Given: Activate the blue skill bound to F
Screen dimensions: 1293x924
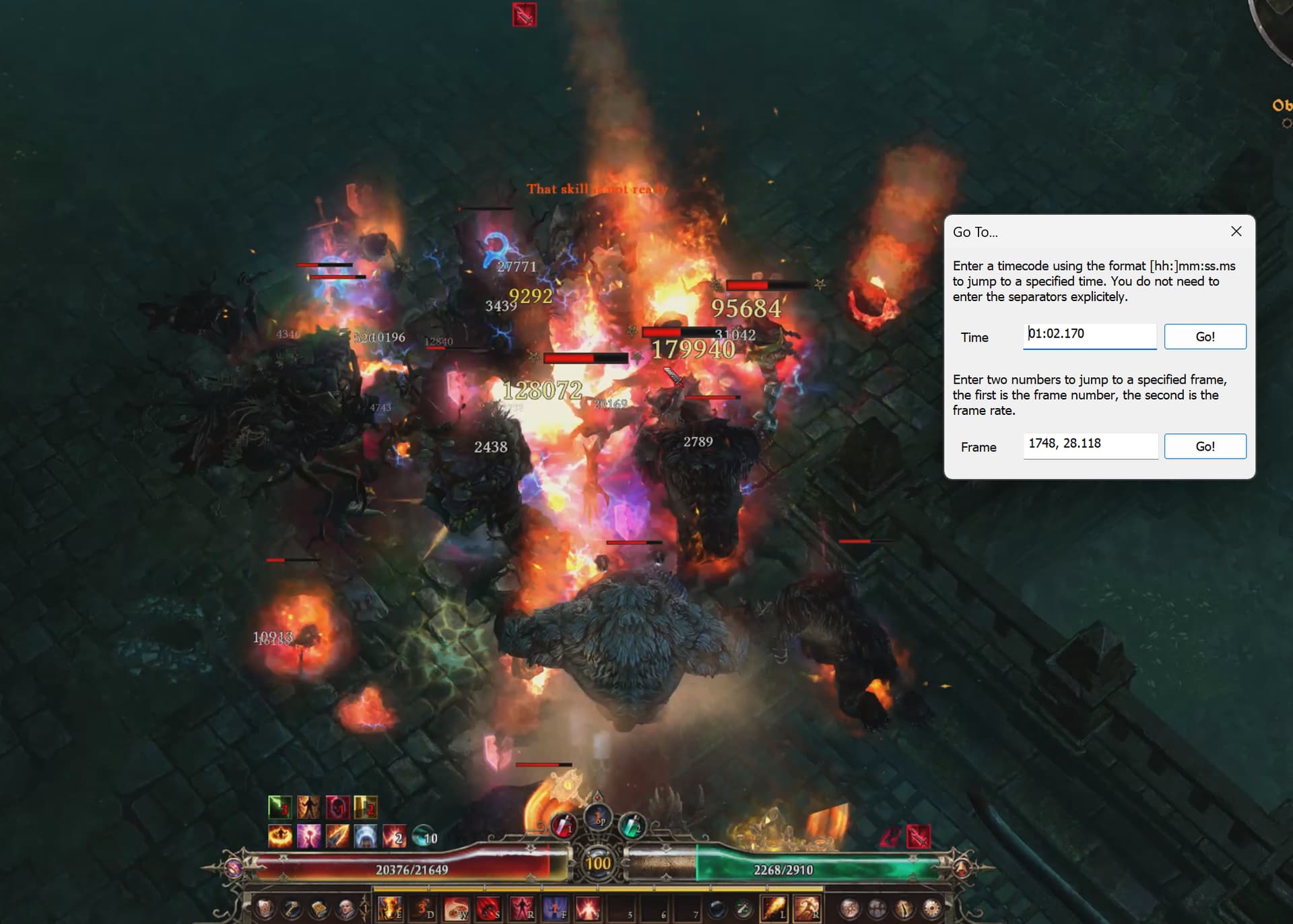Looking at the screenshot, I should pos(554,909).
